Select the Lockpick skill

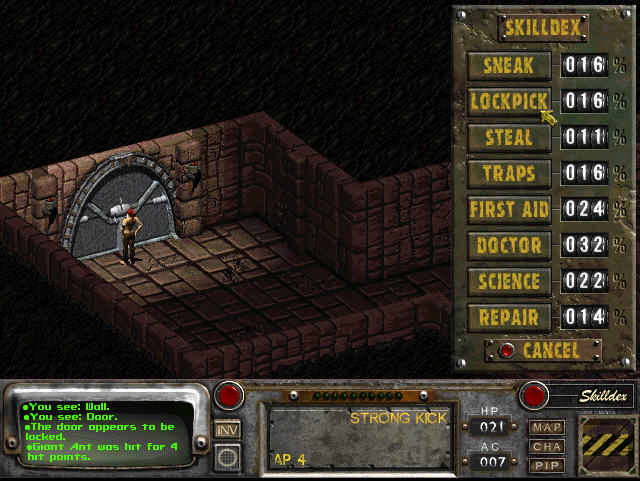(508, 101)
